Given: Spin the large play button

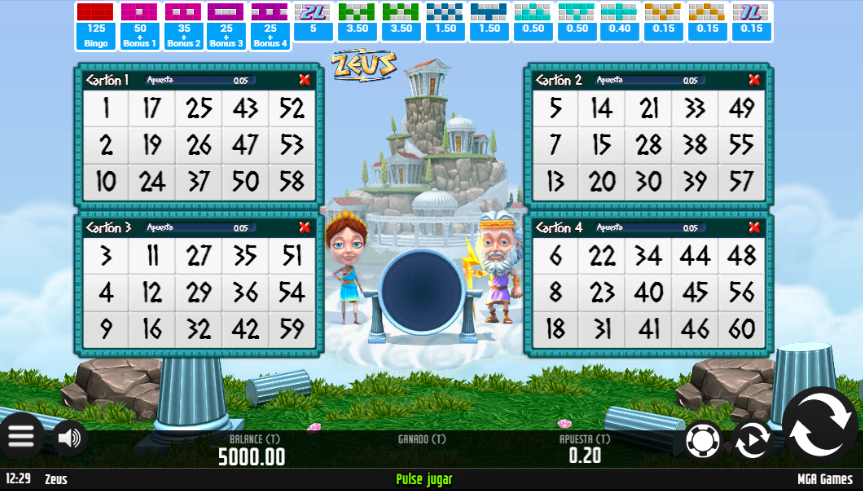Looking at the screenshot, I should (x=819, y=431).
